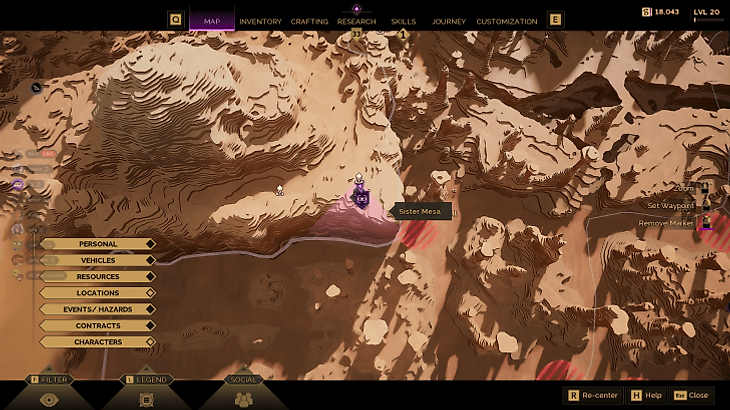
Task: Switch to the Customization tab
Action: click(x=506, y=21)
